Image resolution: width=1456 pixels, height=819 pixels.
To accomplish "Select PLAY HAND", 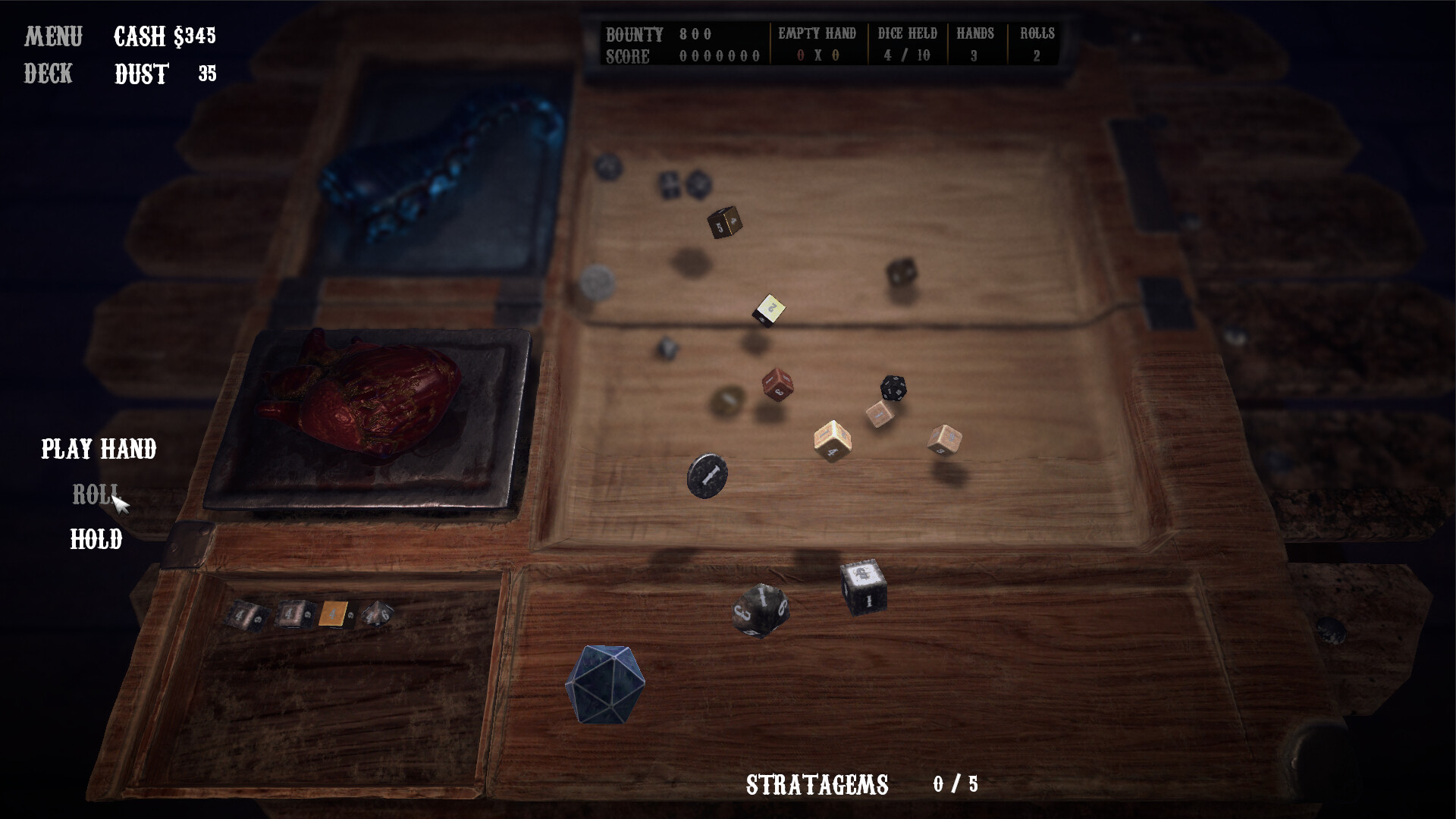I will [98, 450].
